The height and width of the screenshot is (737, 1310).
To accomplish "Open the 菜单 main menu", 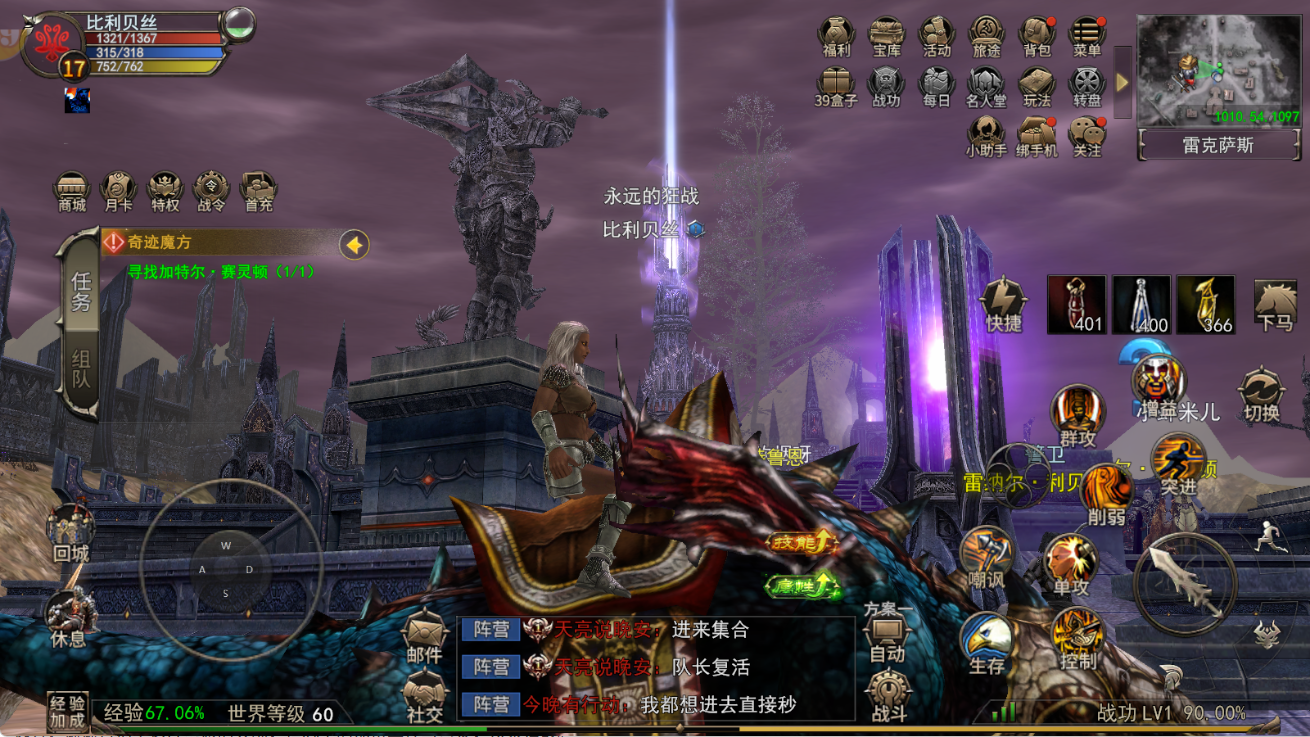I will (1087, 37).
